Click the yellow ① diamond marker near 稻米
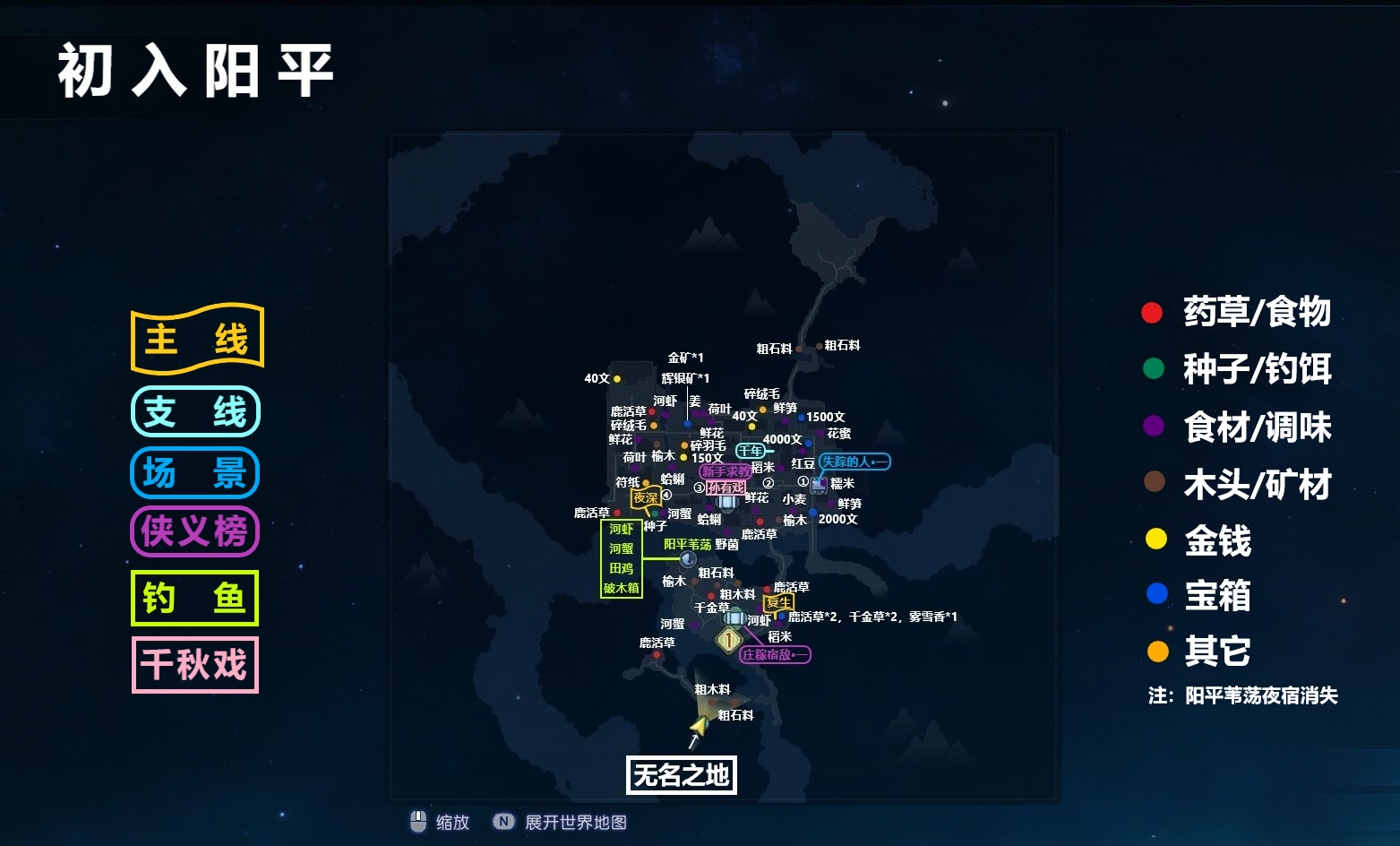 pos(729,638)
